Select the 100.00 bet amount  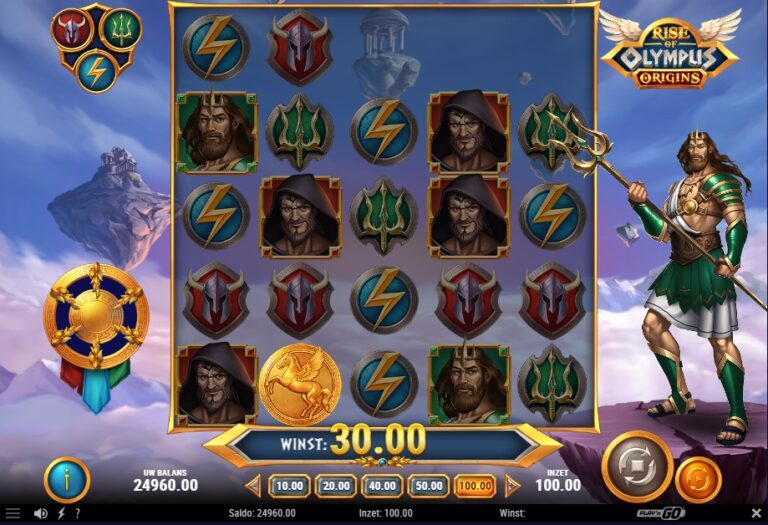474,486
